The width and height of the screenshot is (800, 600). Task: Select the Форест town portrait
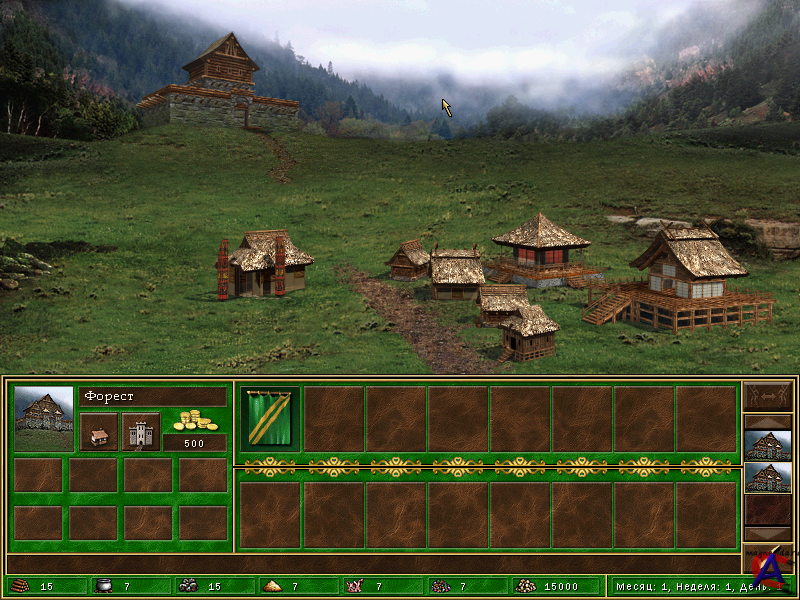(44, 419)
